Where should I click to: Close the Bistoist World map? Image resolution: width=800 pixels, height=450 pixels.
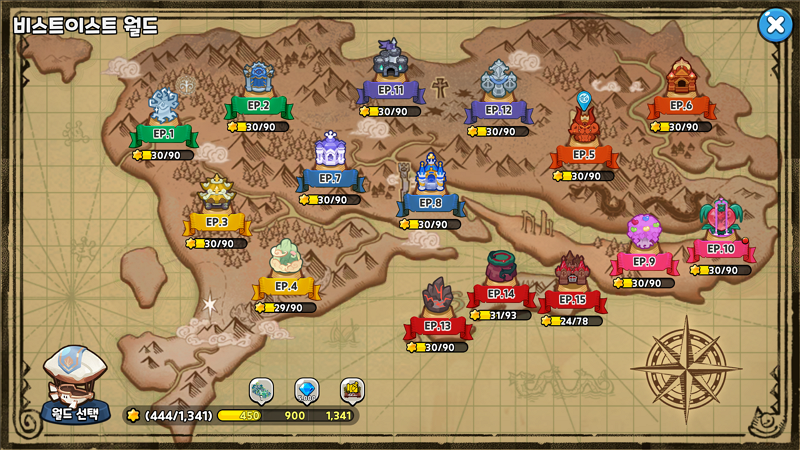pyautogui.click(x=775, y=25)
